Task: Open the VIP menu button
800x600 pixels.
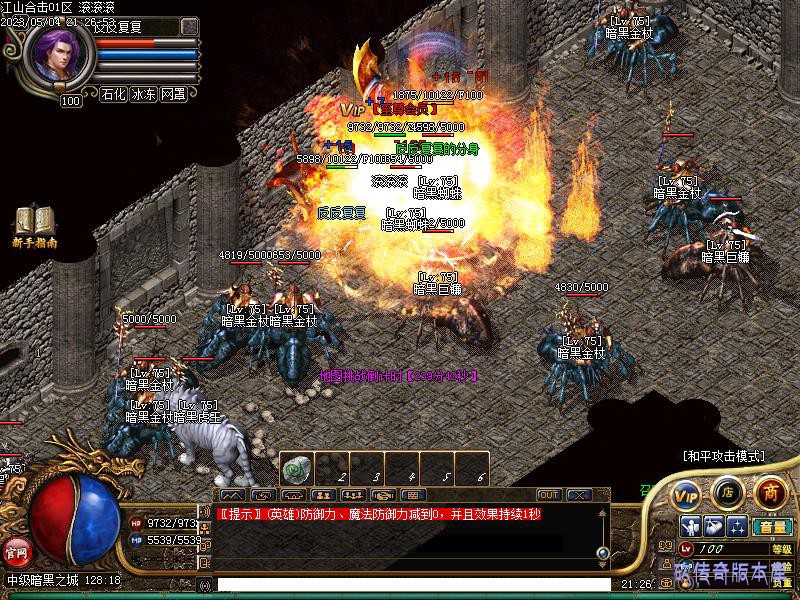Action: (686, 494)
